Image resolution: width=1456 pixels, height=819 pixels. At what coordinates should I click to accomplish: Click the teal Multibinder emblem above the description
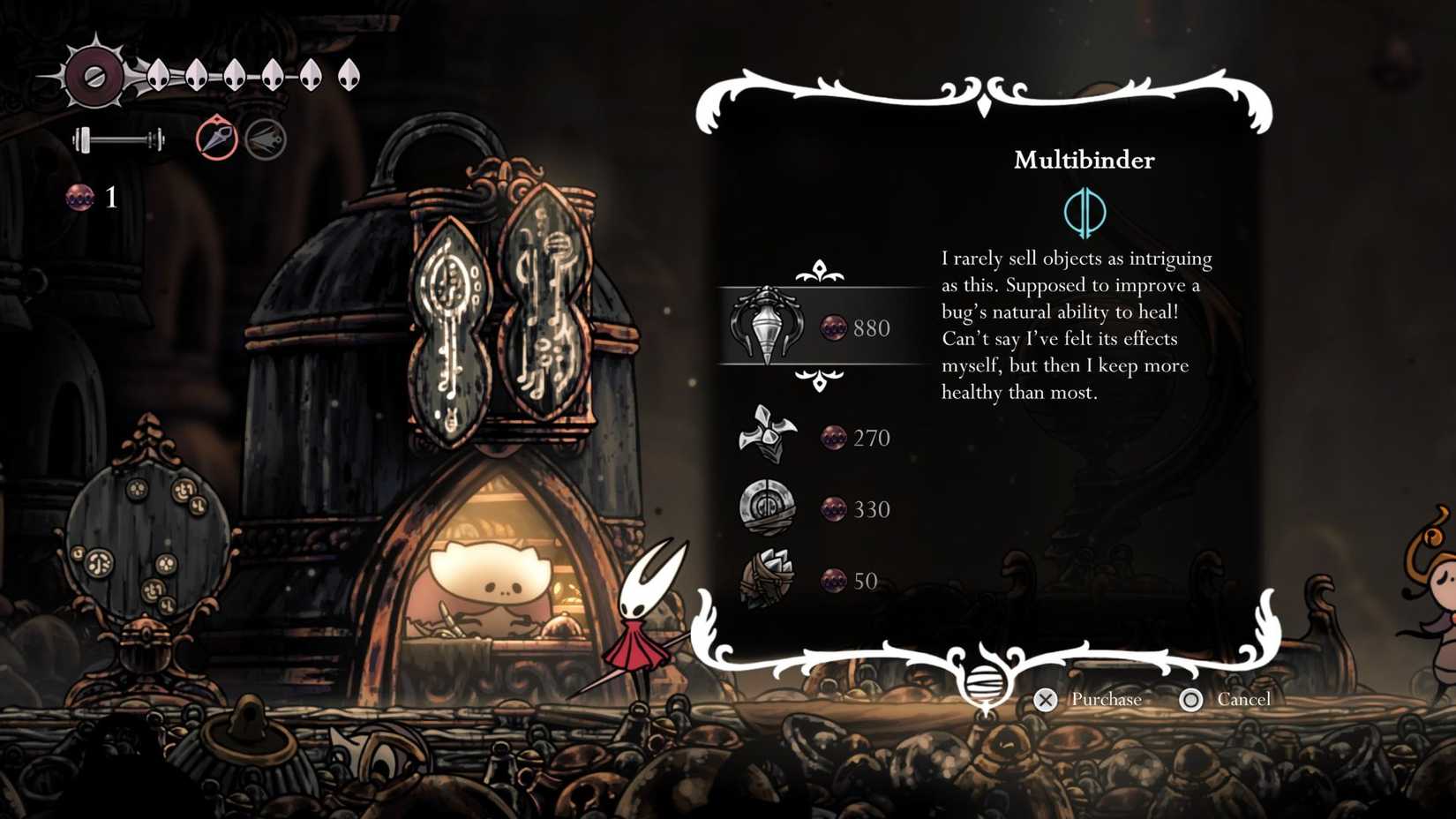click(1086, 212)
